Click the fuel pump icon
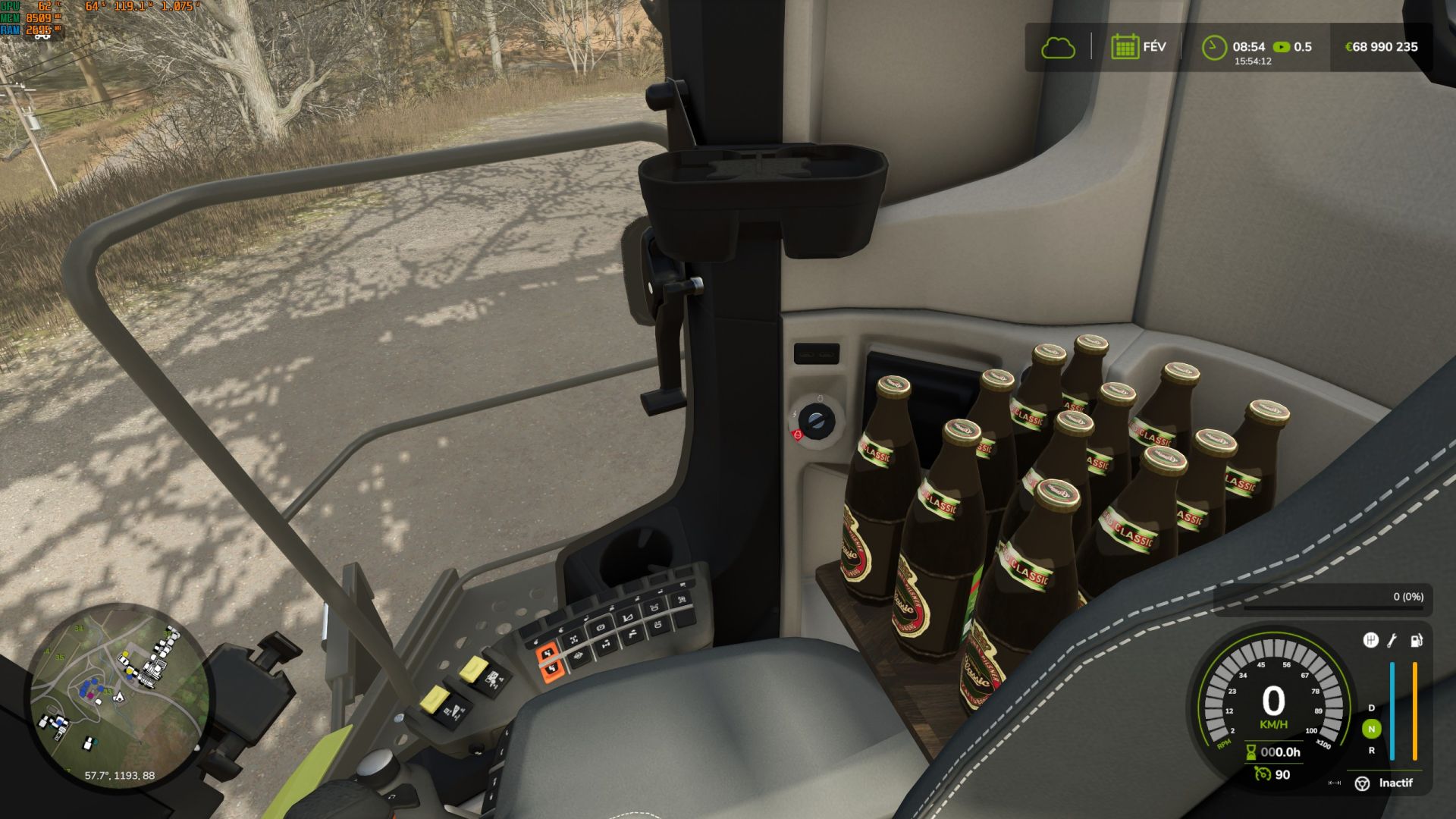This screenshot has height=819, width=1456. [1416, 641]
